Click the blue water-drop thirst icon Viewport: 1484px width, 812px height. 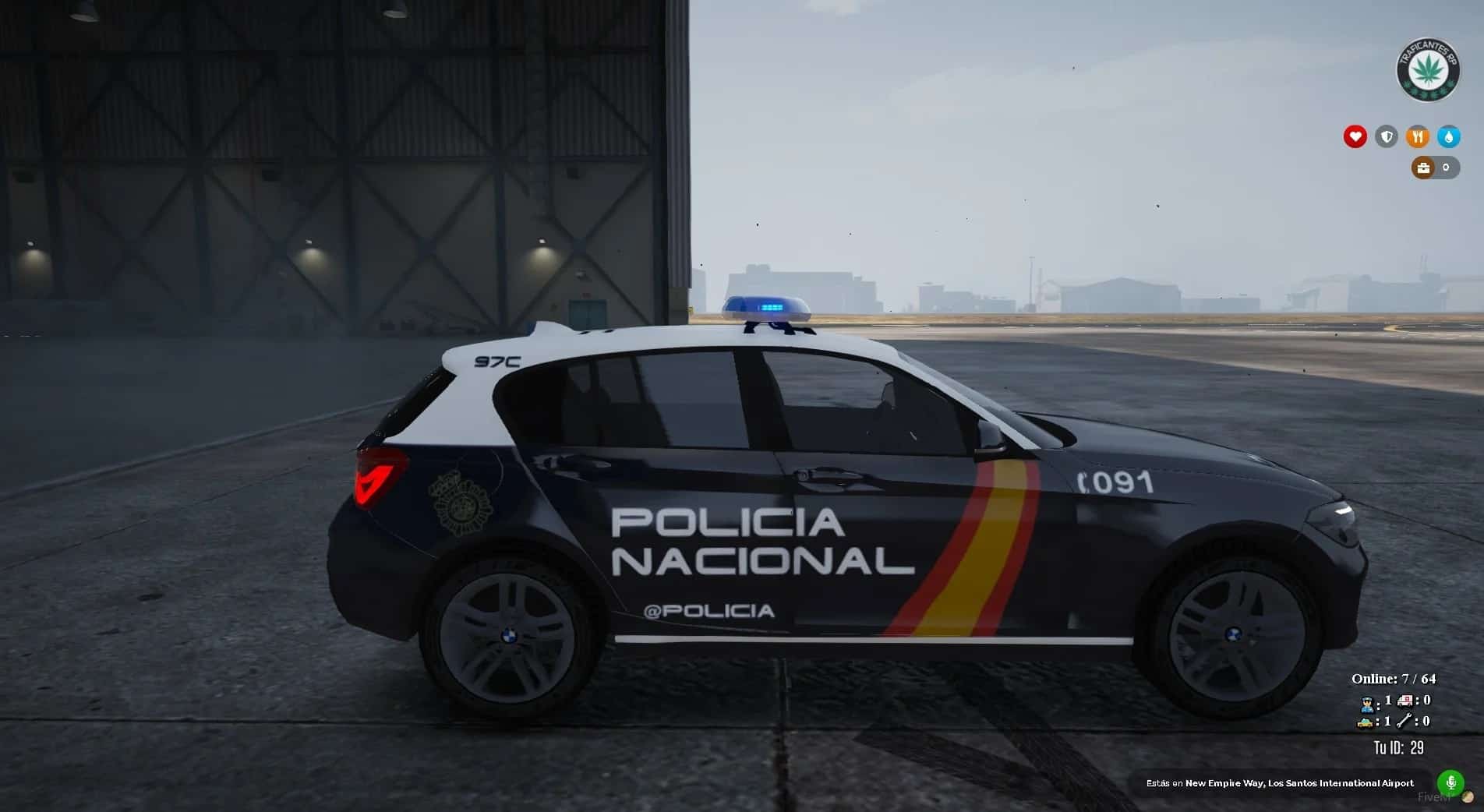(1449, 137)
